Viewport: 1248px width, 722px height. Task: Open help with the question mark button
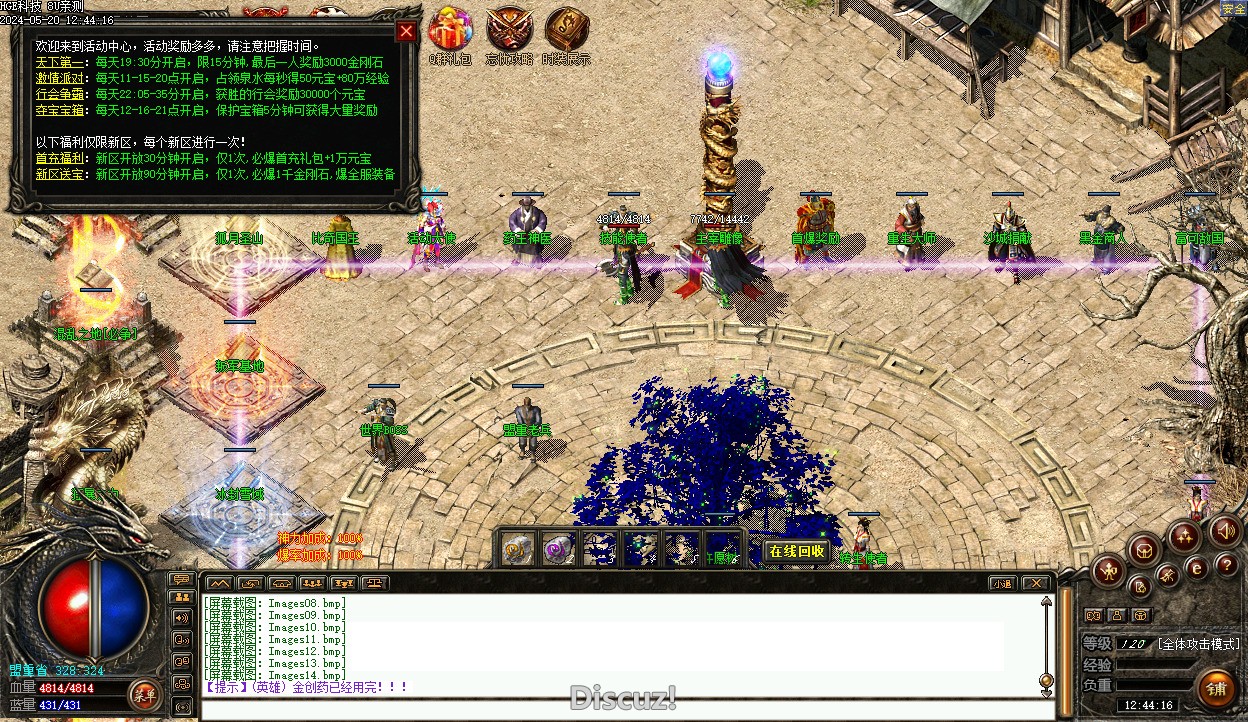pos(1226,566)
